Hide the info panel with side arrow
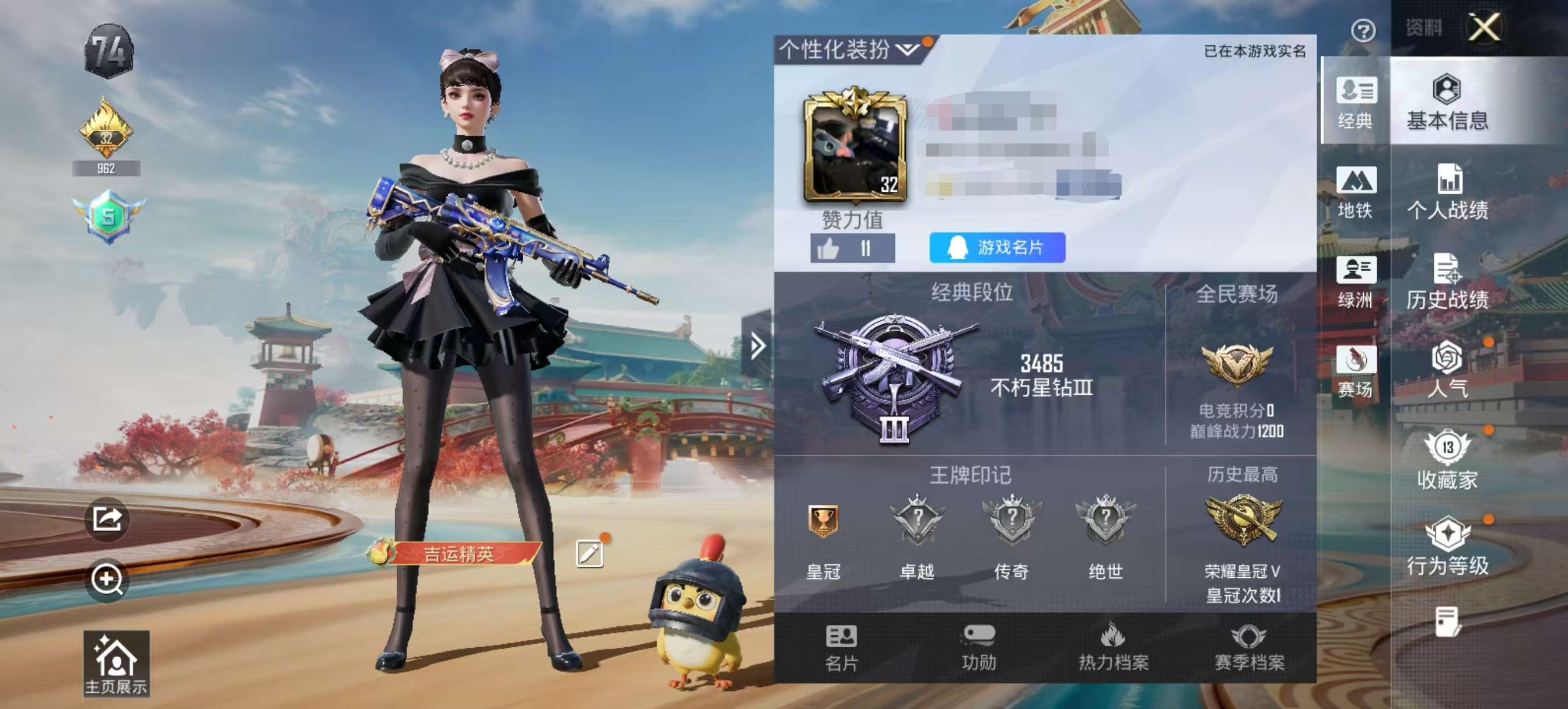This screenshot has width=1568, height=709. pyautogui.click(x=757, y=345)
